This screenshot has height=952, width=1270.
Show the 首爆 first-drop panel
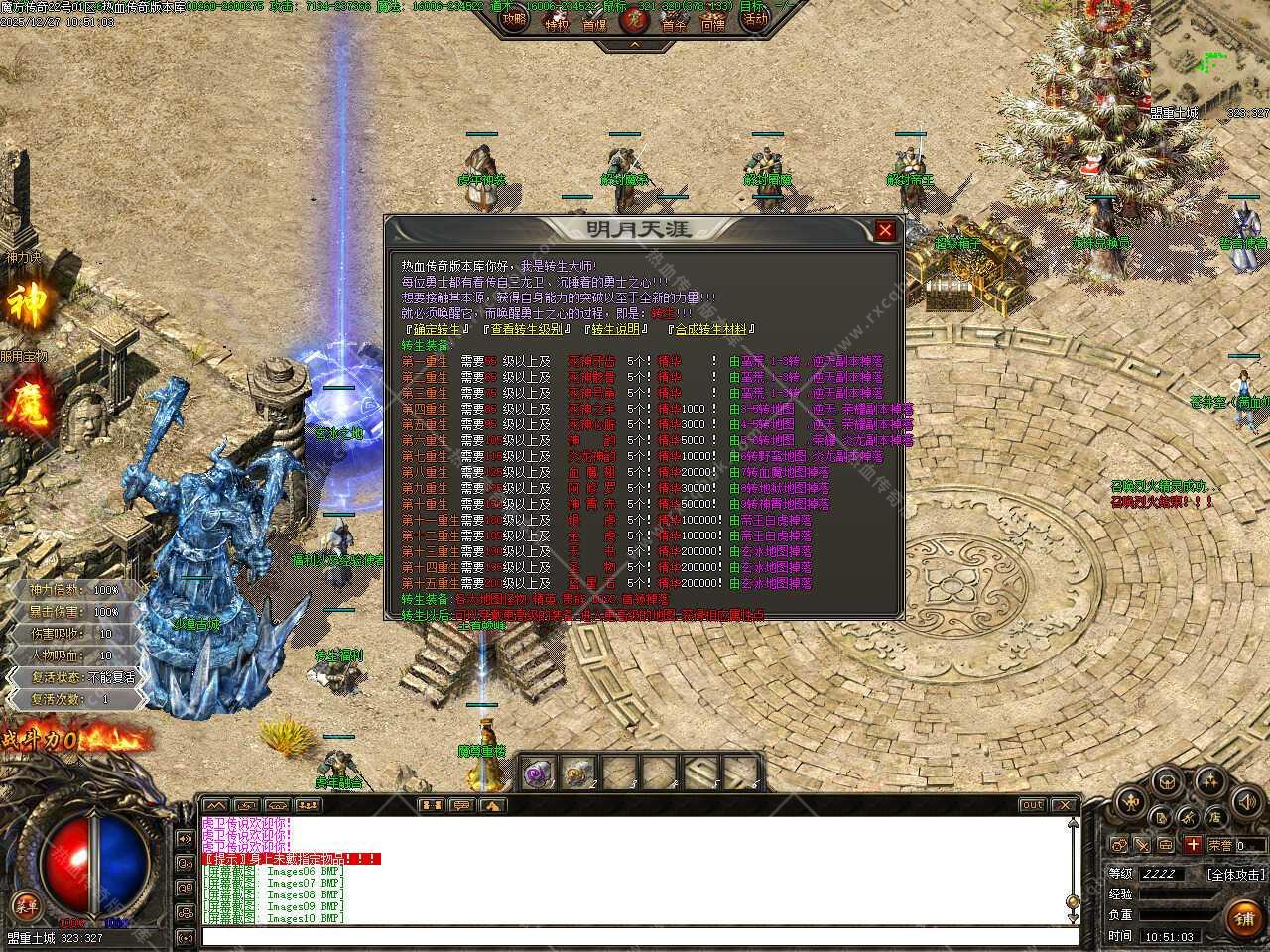point(594,22)
